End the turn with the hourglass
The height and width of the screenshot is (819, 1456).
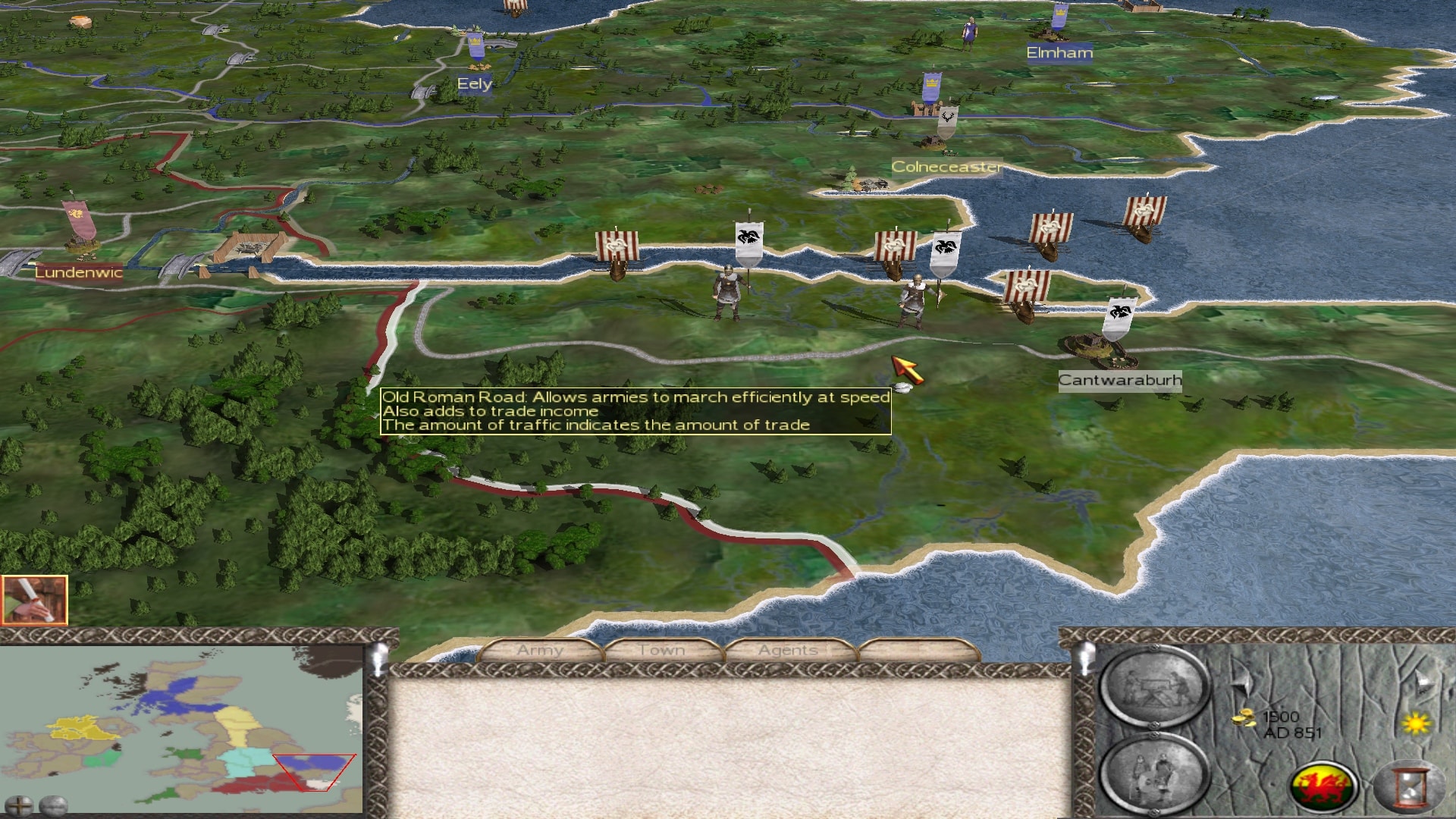tap(1409, 787)
